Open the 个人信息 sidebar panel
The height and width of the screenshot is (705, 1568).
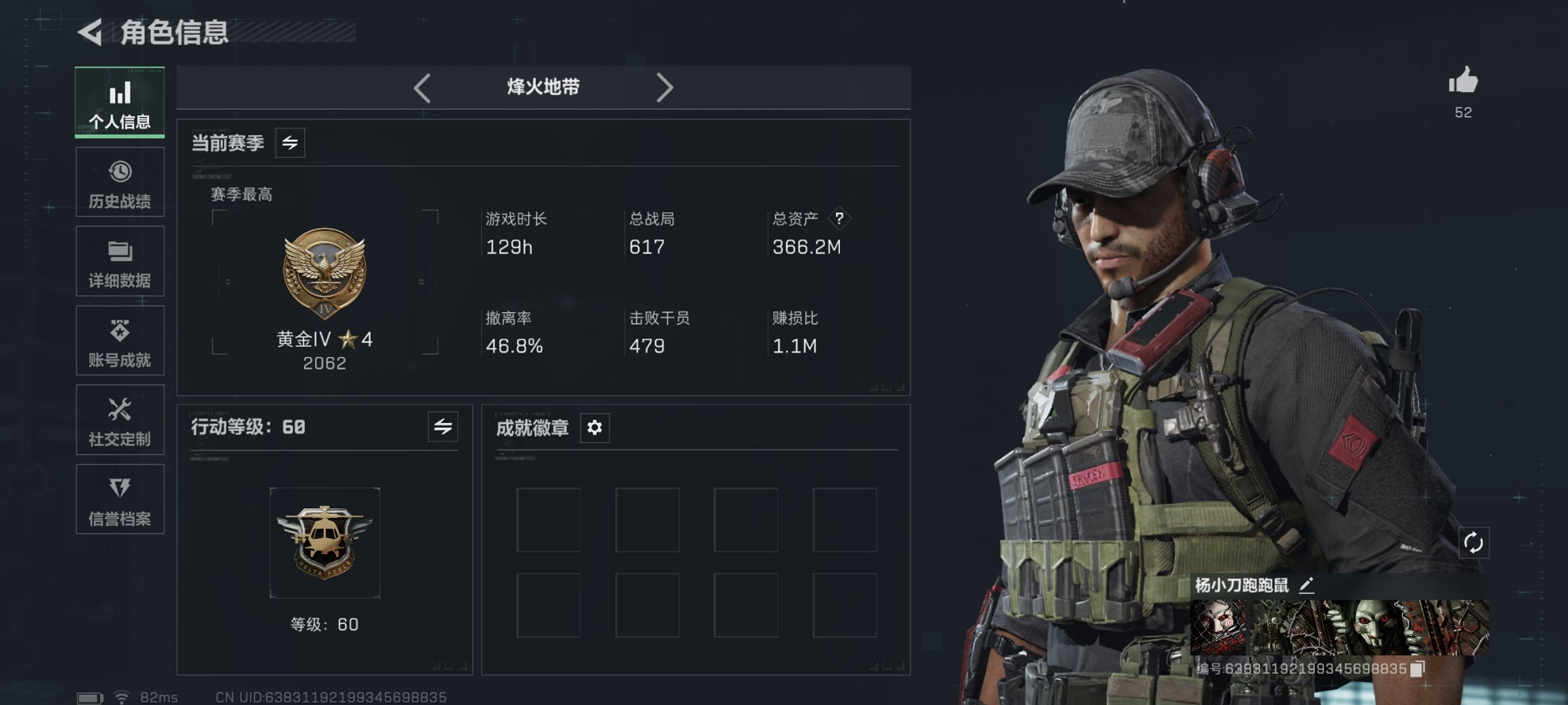(120, 102)
